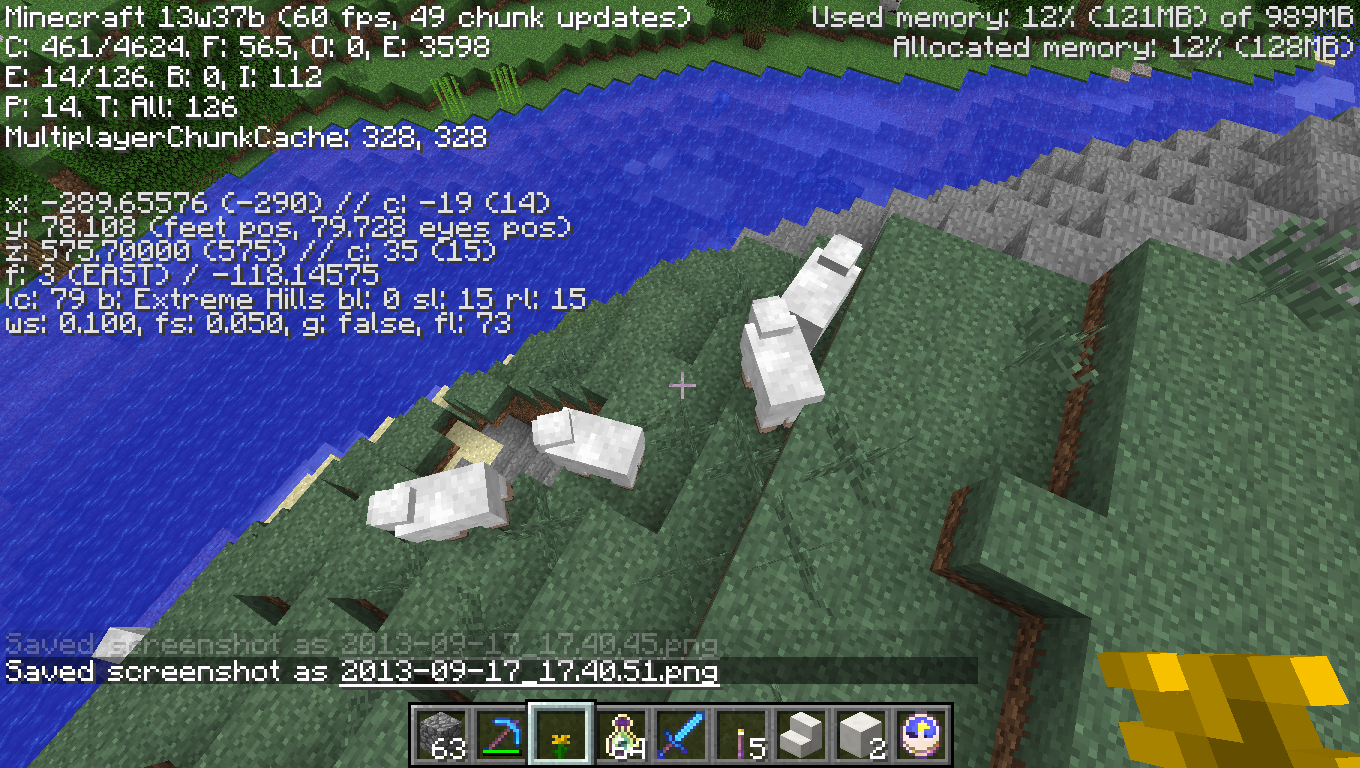Click the crosshair at screen center

coord(683,384)
